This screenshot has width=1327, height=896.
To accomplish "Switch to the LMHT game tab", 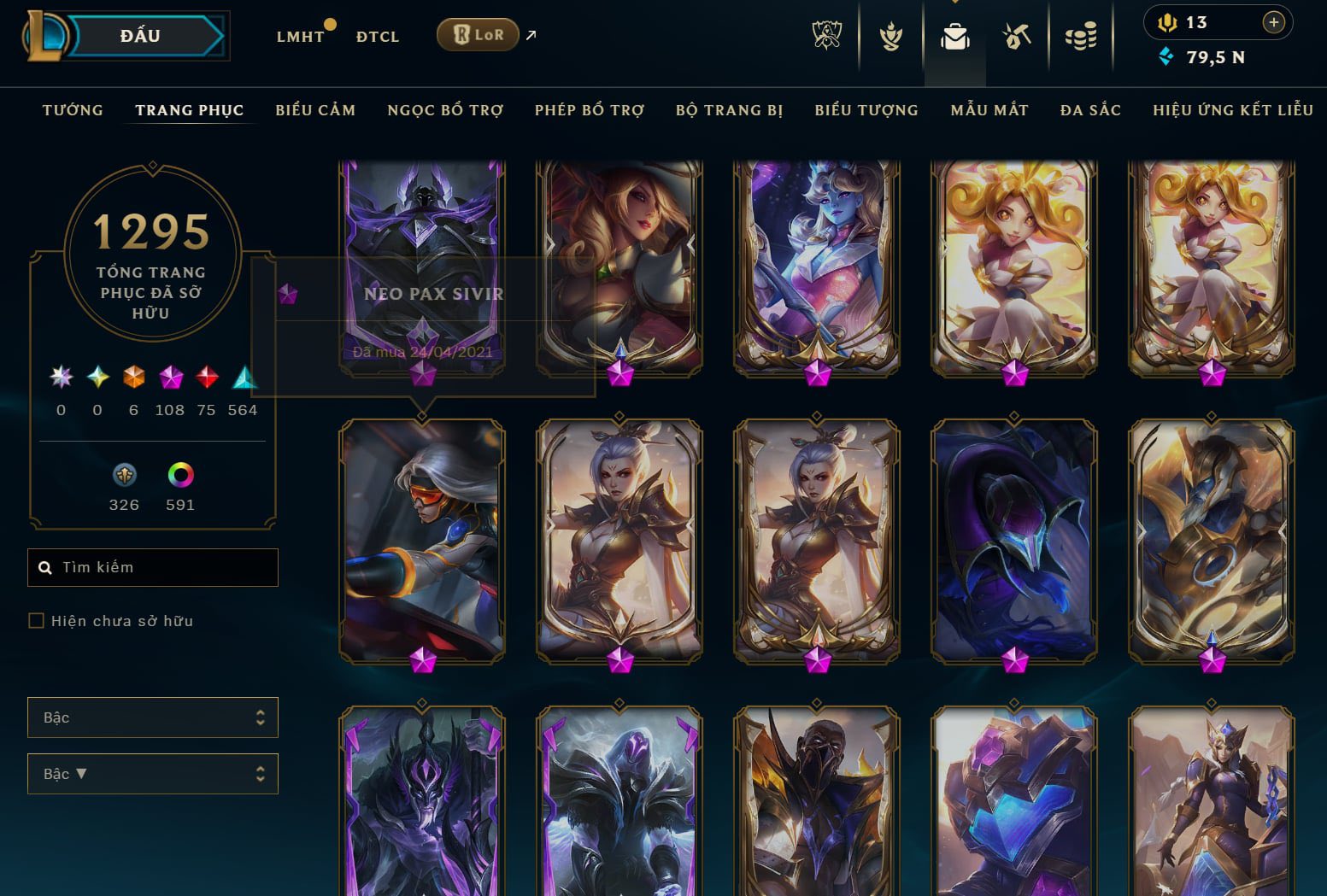I will (x=300, y=37).
